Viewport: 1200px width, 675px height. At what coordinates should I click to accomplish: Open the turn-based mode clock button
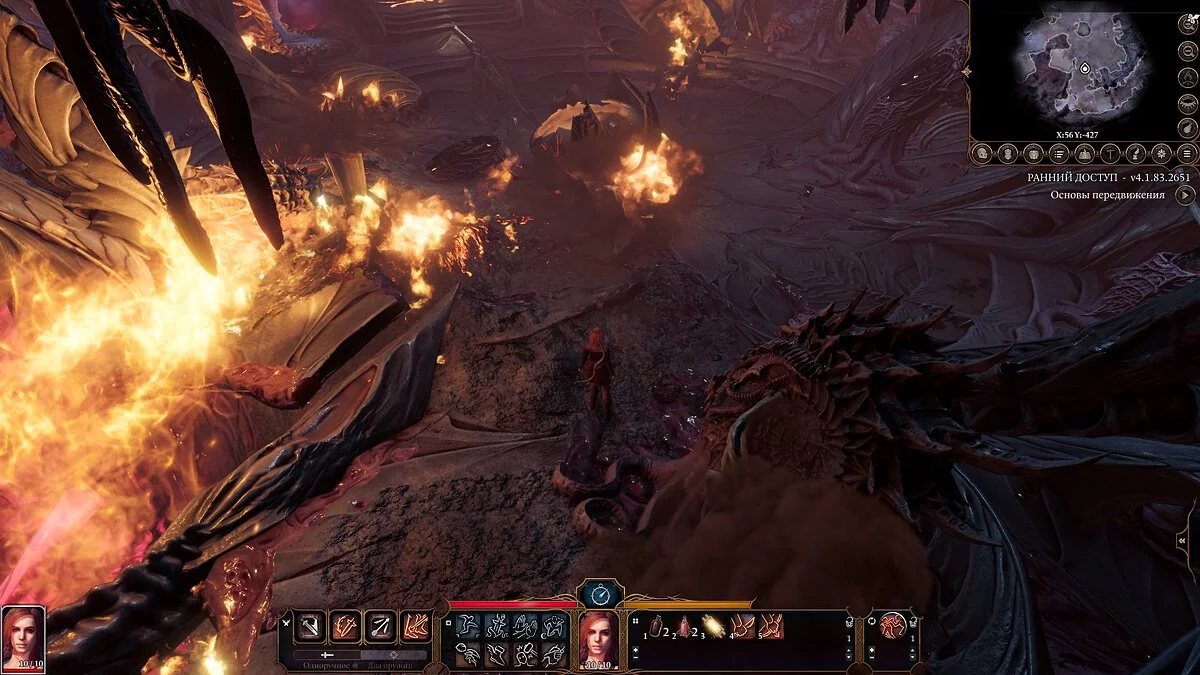point(600,594)
